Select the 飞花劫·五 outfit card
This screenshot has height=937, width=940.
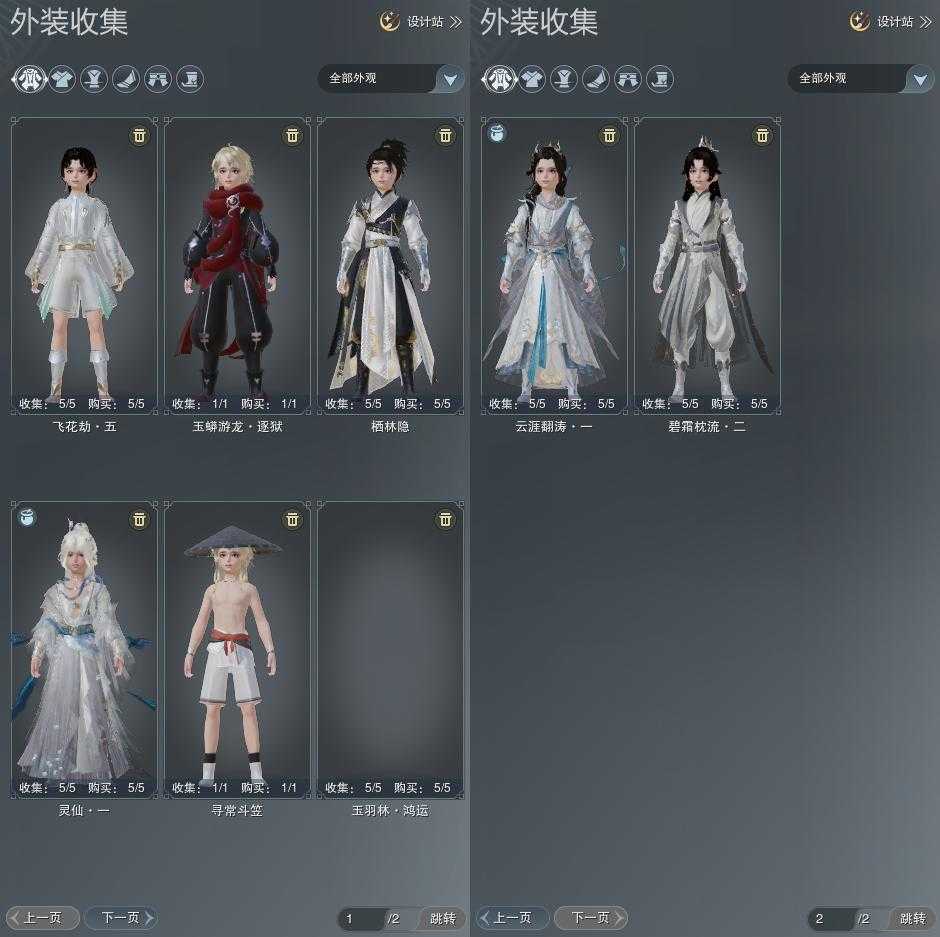[84, 265]
